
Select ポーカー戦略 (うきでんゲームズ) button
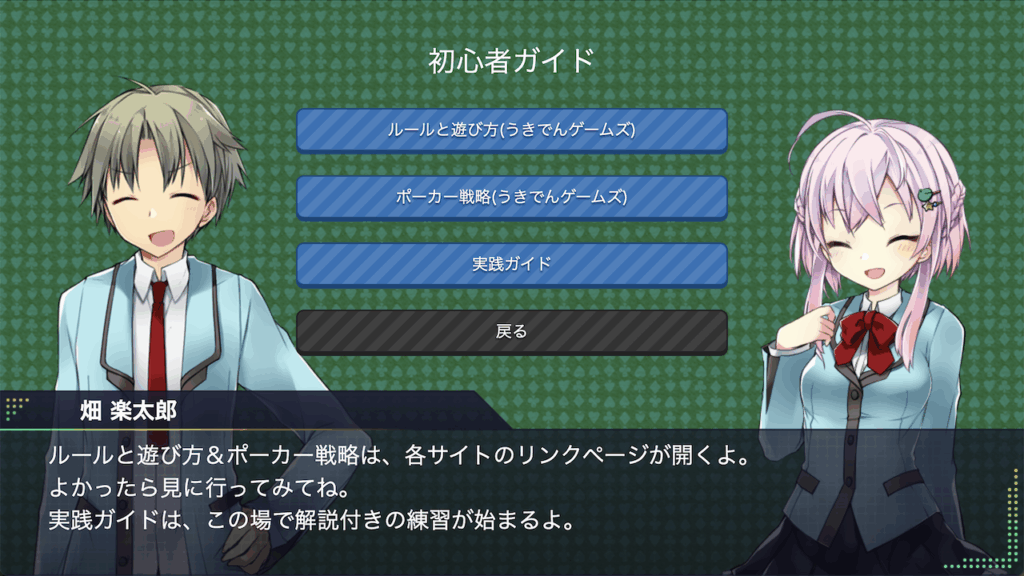pos(511,197)
